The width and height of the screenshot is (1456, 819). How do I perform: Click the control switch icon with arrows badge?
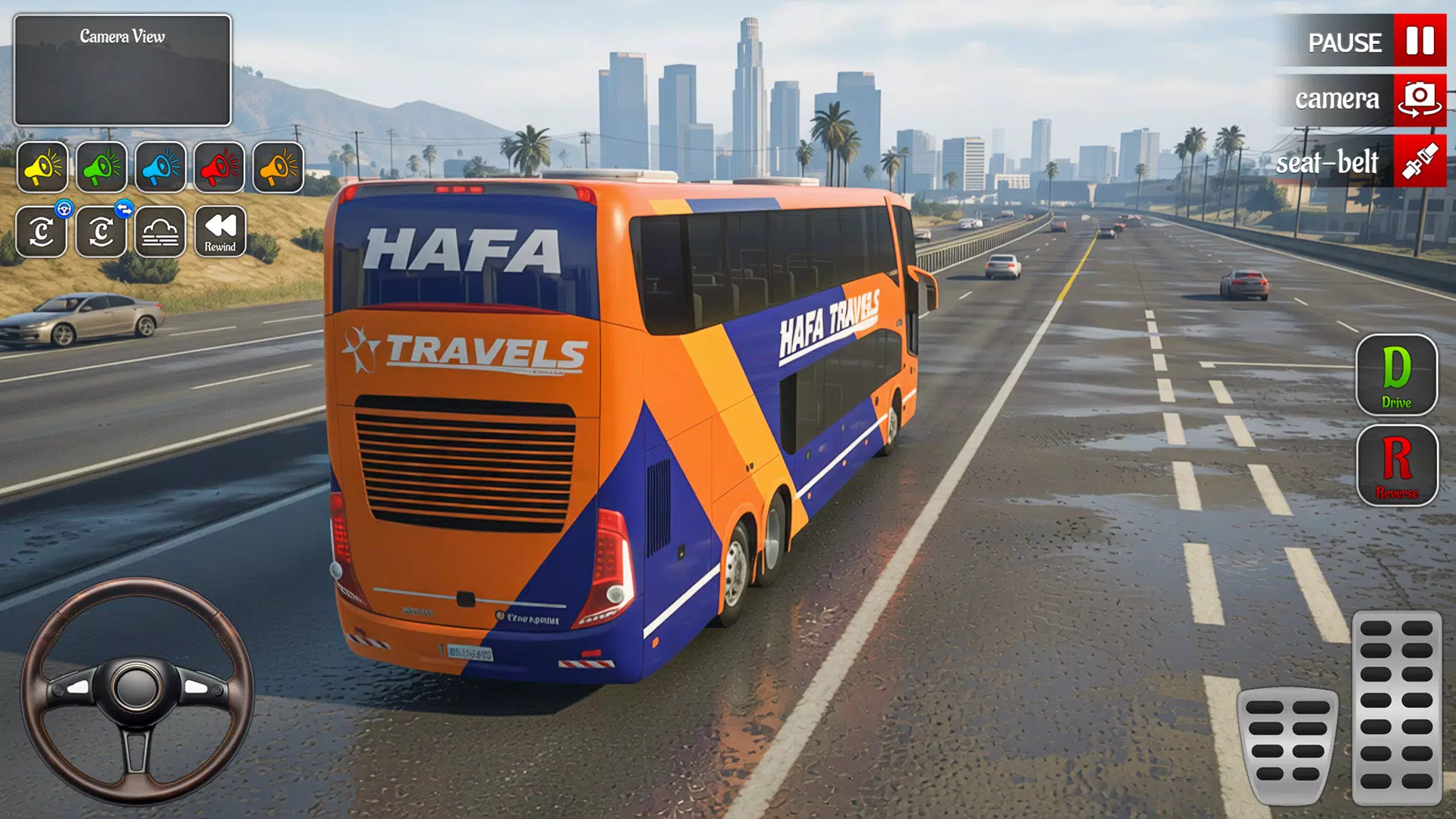(101, 232)
